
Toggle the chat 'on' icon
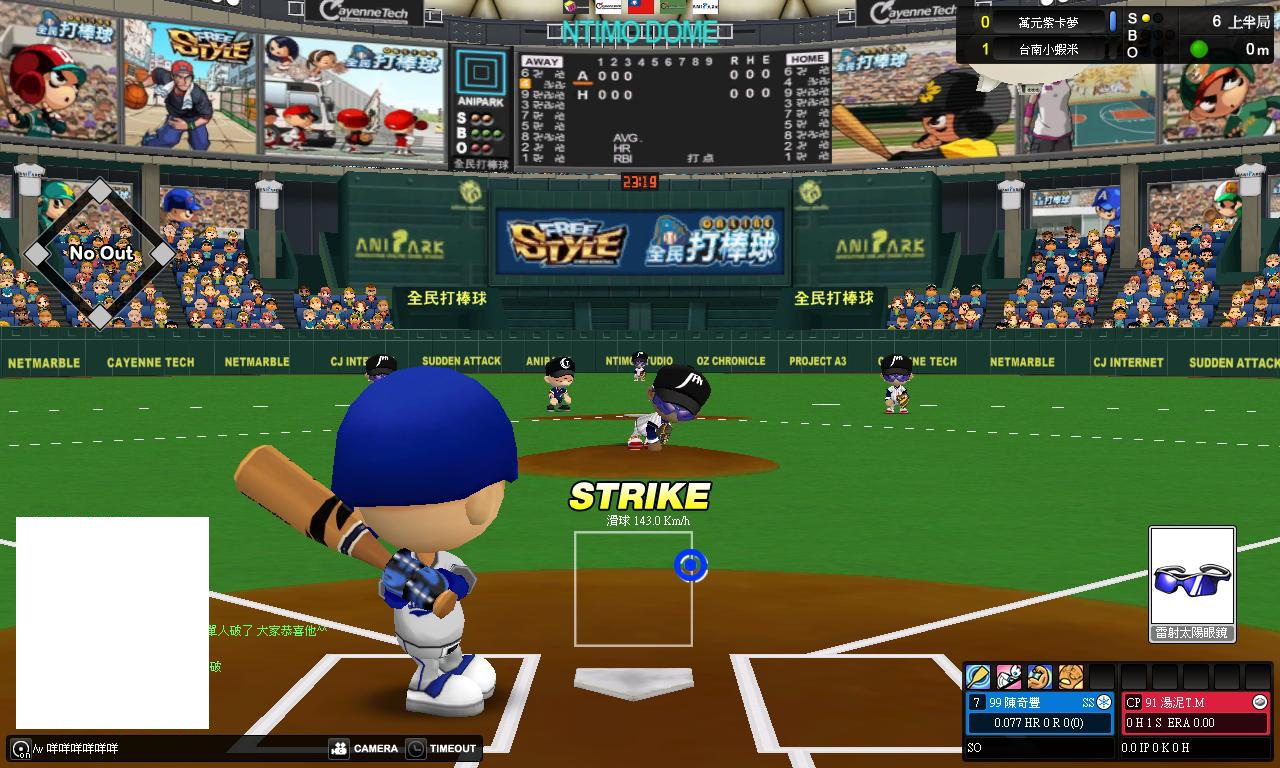pos(20,749)
